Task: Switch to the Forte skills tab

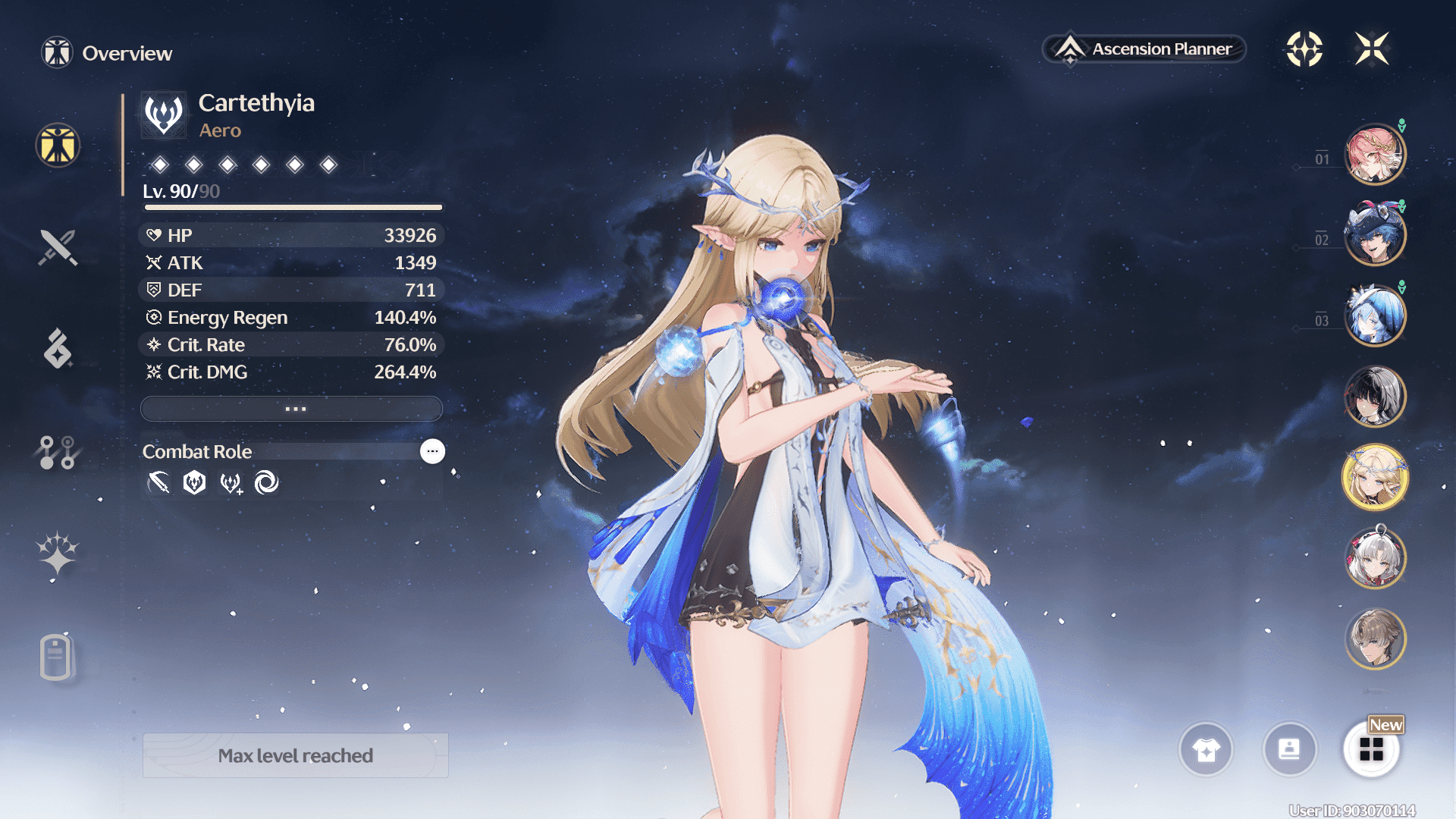Action: click(x=58, y=452)
